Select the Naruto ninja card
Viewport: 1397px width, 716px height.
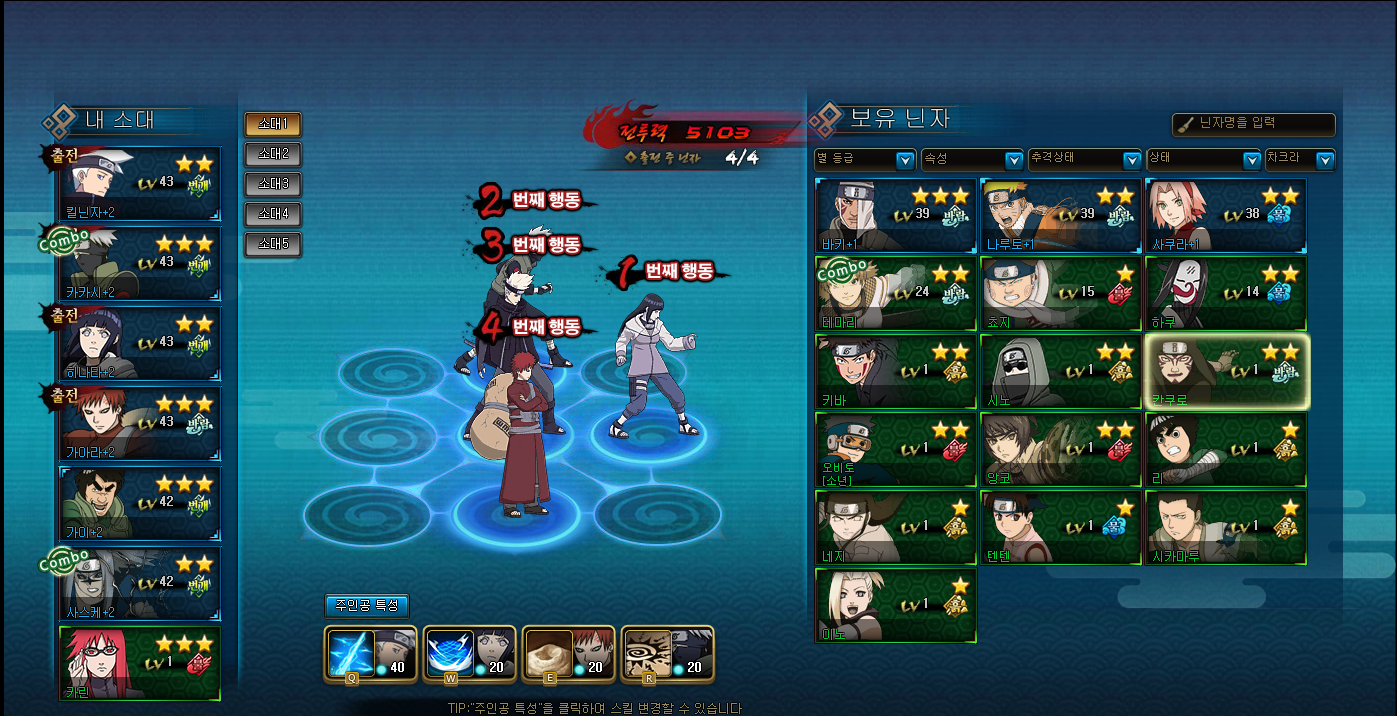pyautogui.click(x=1060, y=215)
